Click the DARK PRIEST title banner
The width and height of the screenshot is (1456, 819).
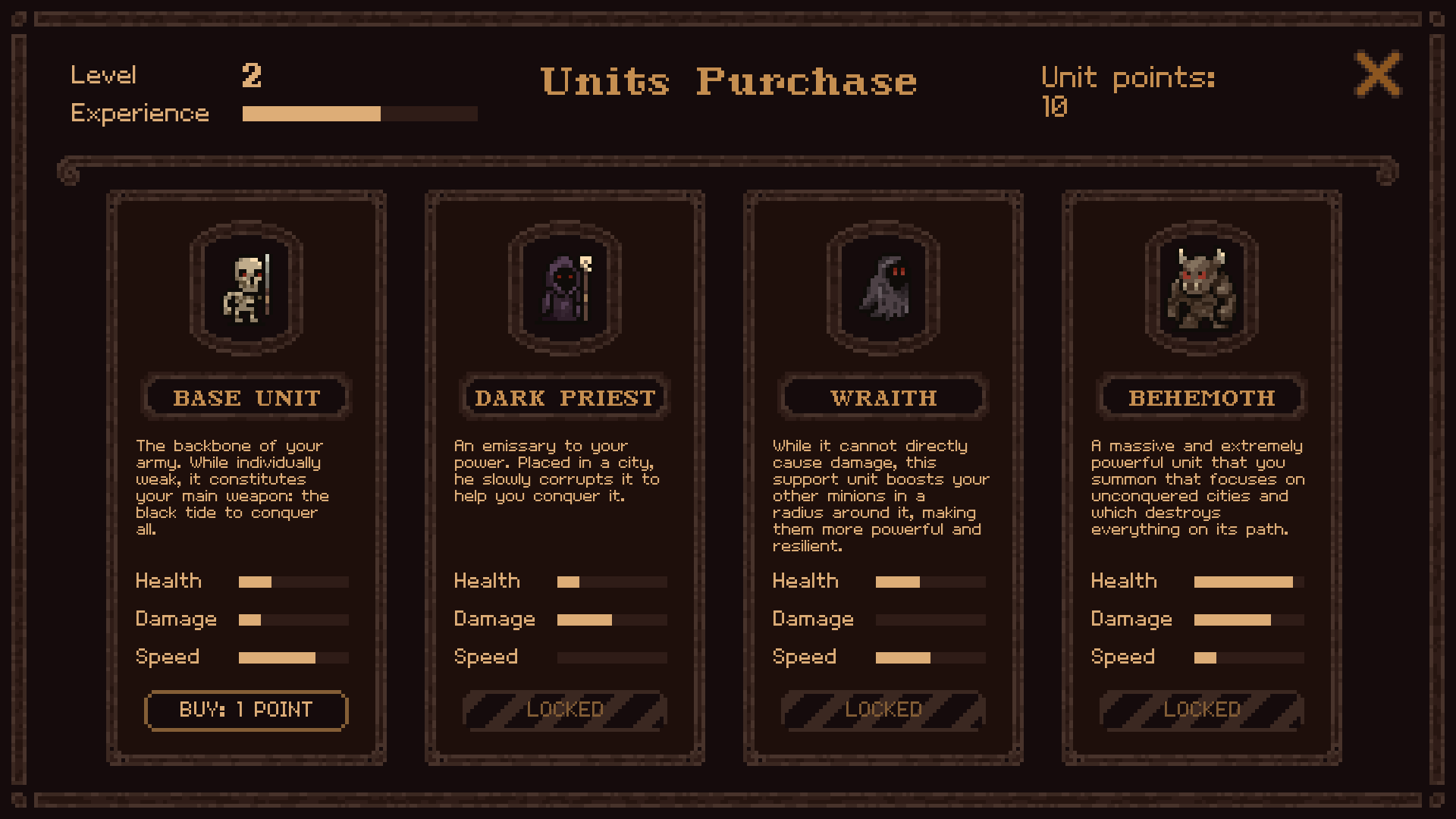point(564,397)
